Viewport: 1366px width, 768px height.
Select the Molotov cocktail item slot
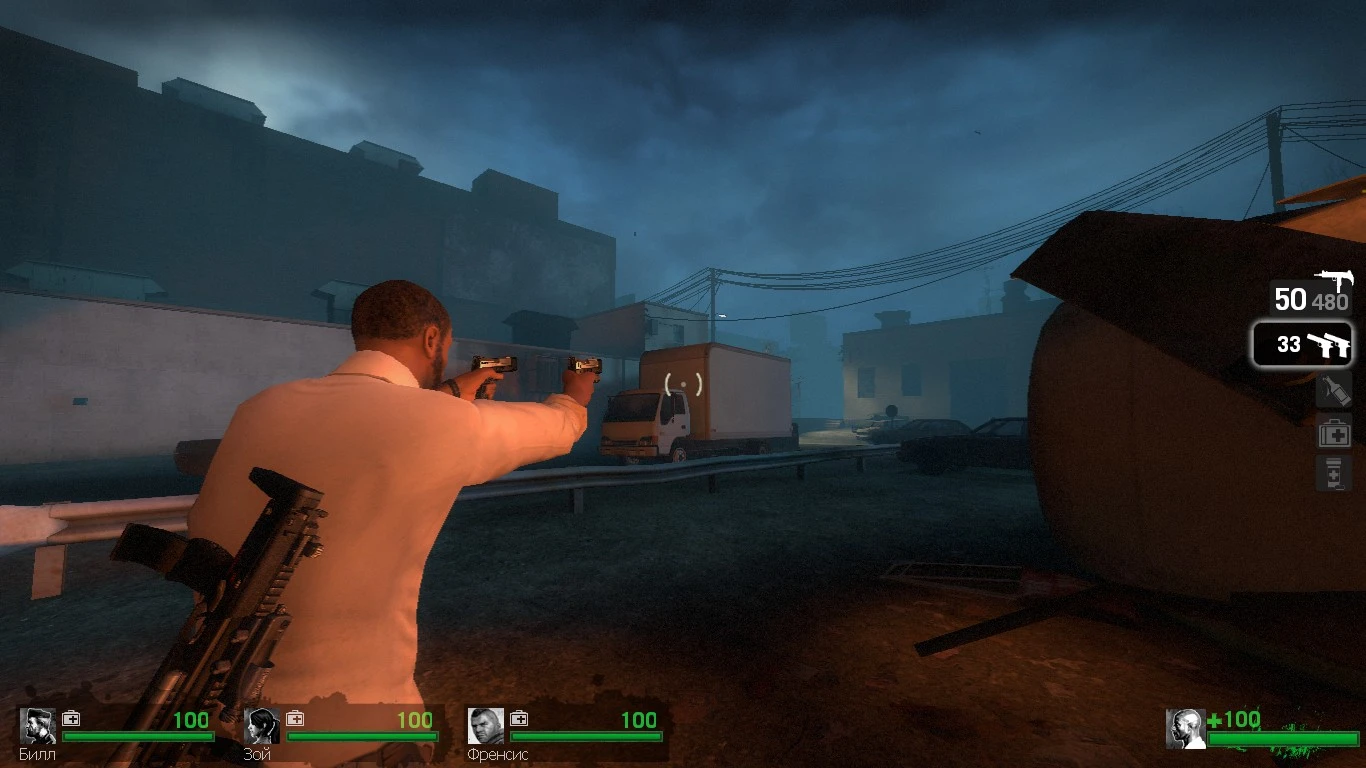1335,390
